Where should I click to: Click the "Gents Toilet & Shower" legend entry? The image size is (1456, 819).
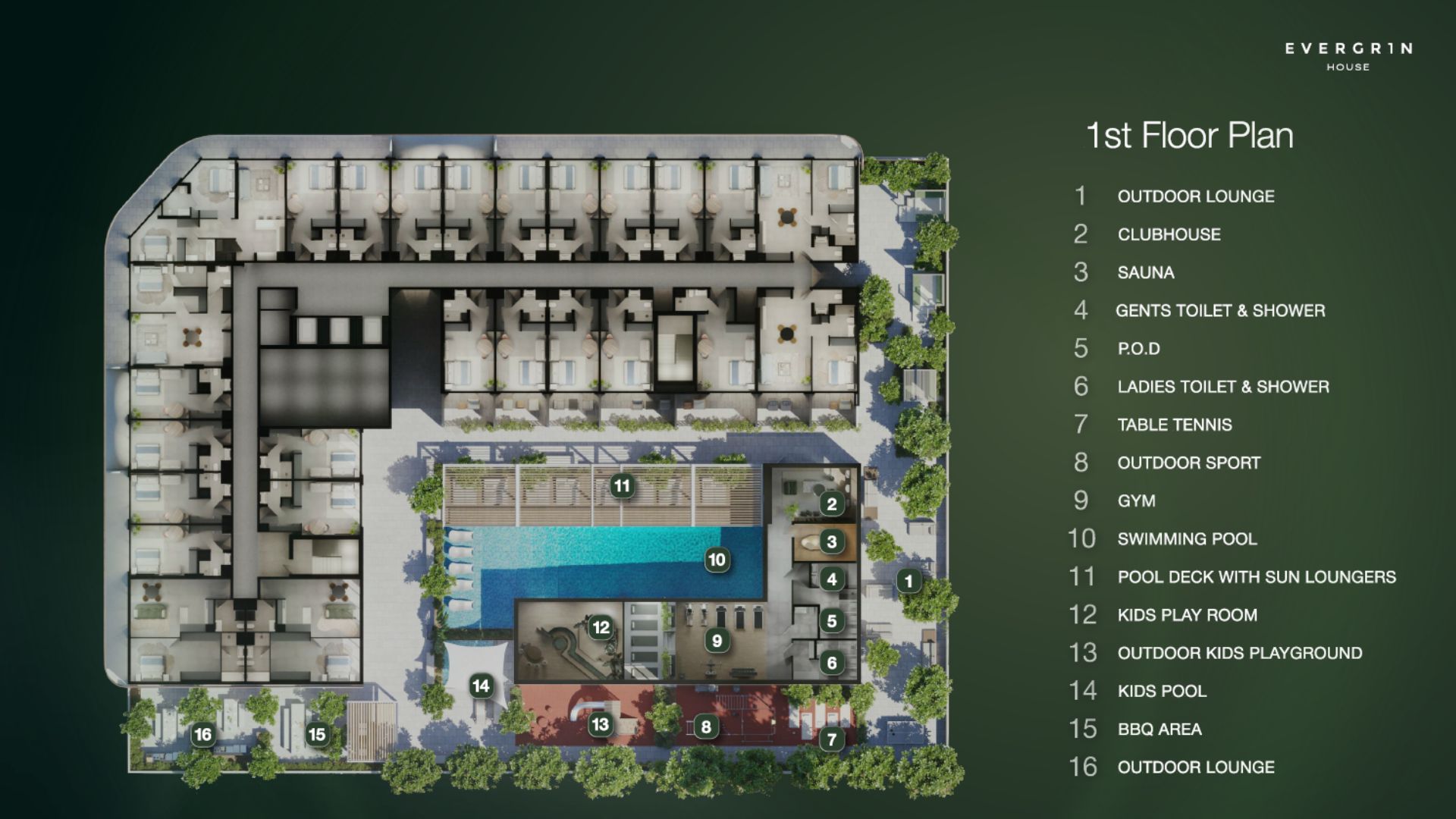[1220, 310]
